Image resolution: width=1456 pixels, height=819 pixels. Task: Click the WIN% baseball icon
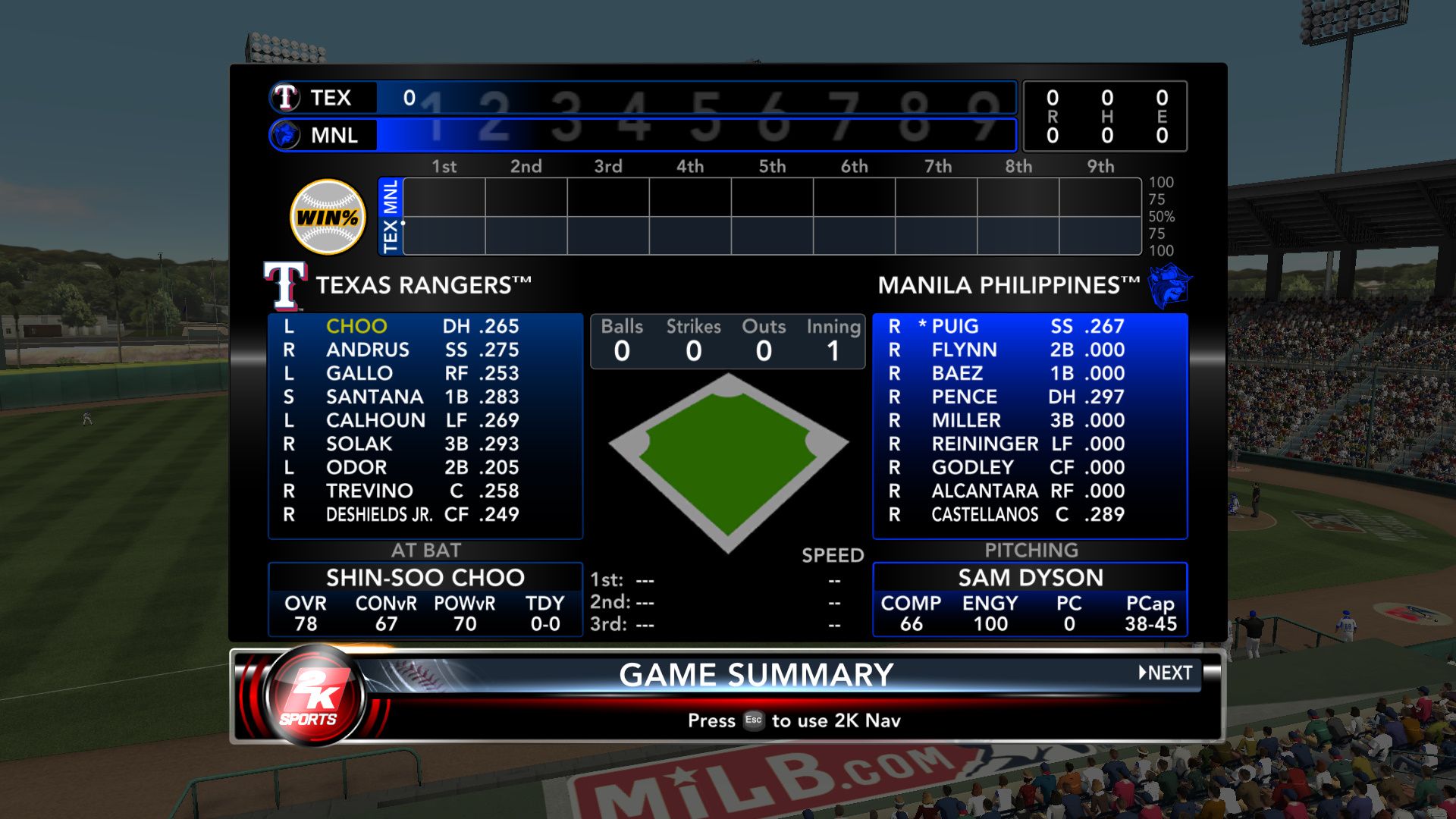click(x=328, y=218)
